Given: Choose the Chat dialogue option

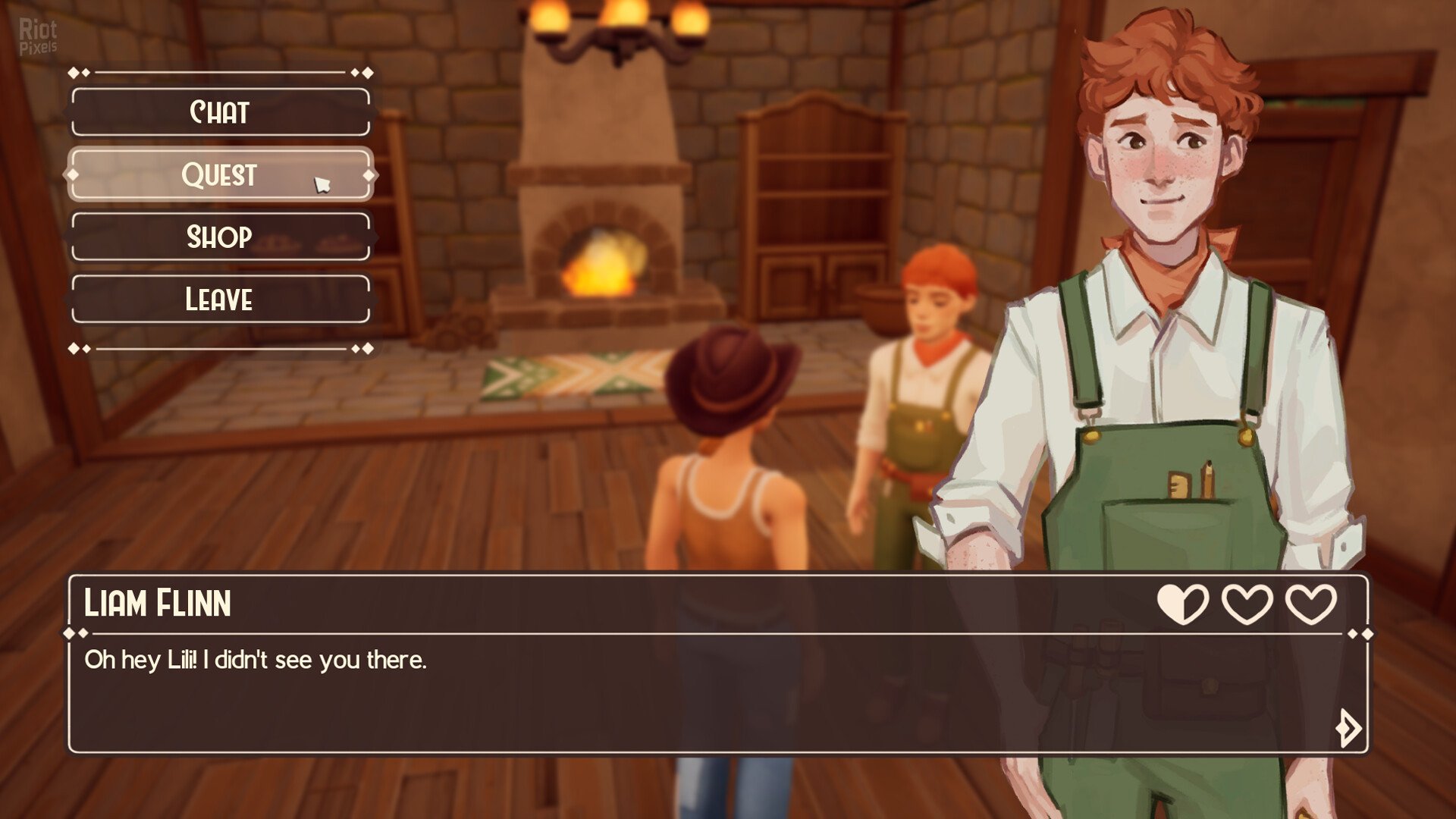Looking at the screenshot, I should (x=220, y=112).
